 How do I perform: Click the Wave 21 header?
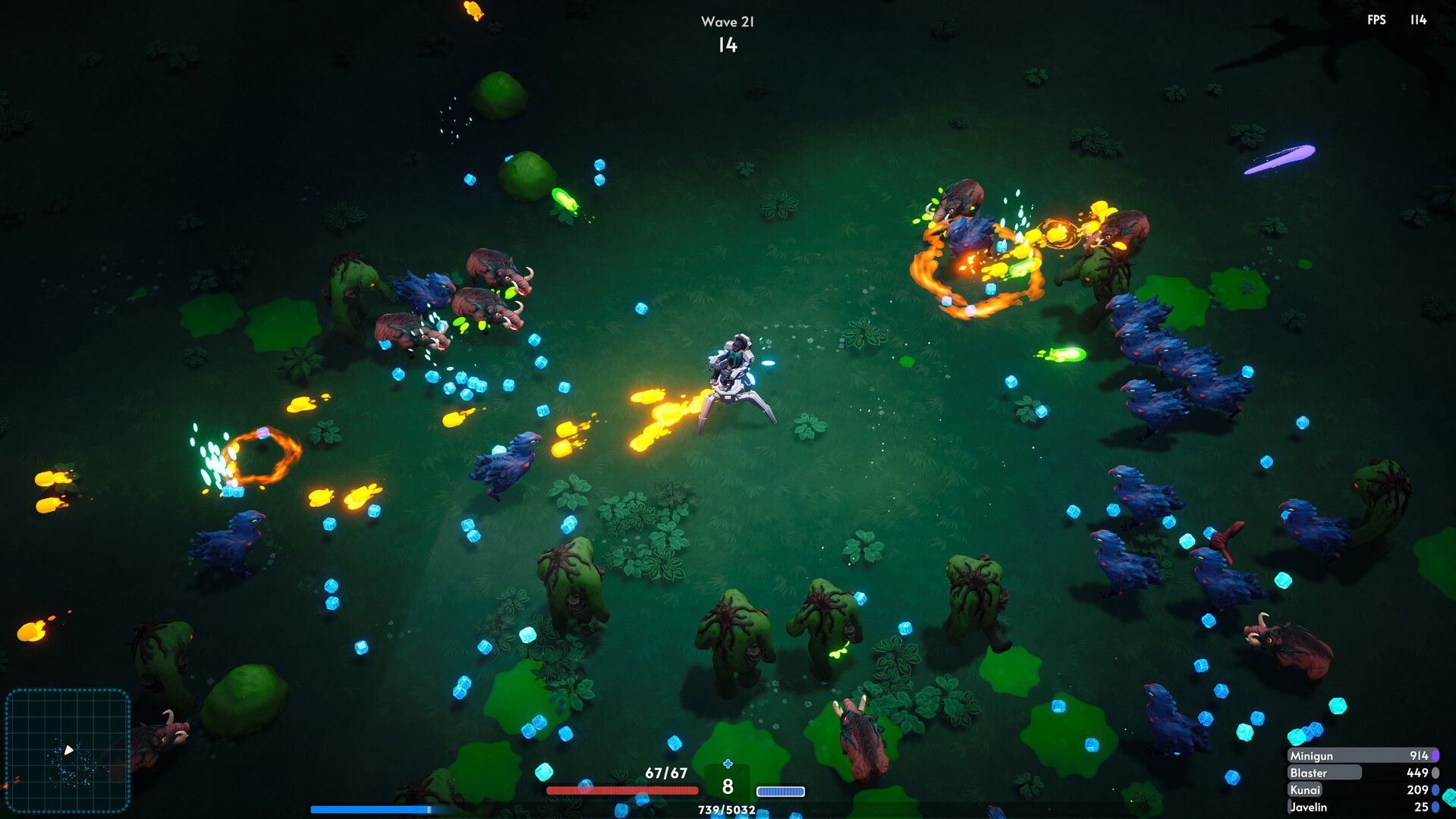[728, 20]
